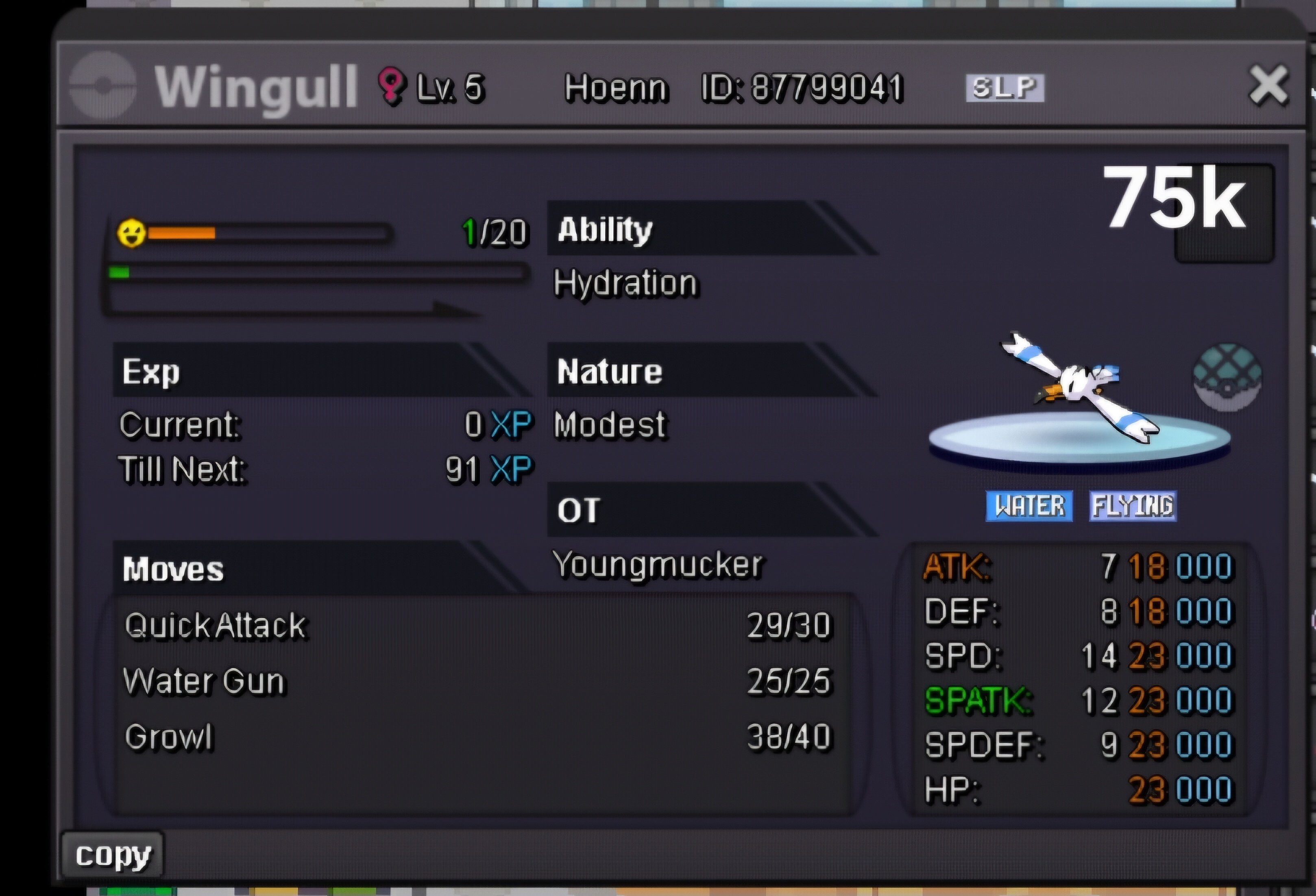
Task: Click the SLP status badge
Action: [1004, 88]
